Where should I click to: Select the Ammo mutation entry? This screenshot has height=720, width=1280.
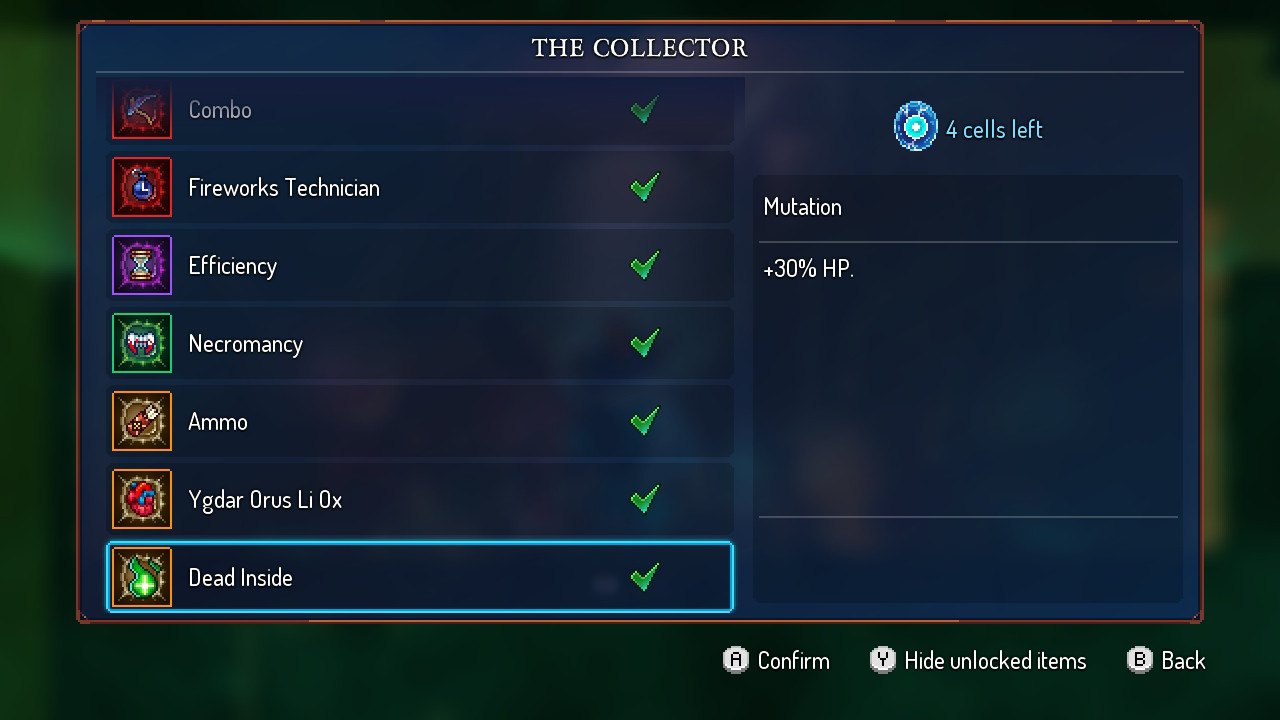click(420, 421)
